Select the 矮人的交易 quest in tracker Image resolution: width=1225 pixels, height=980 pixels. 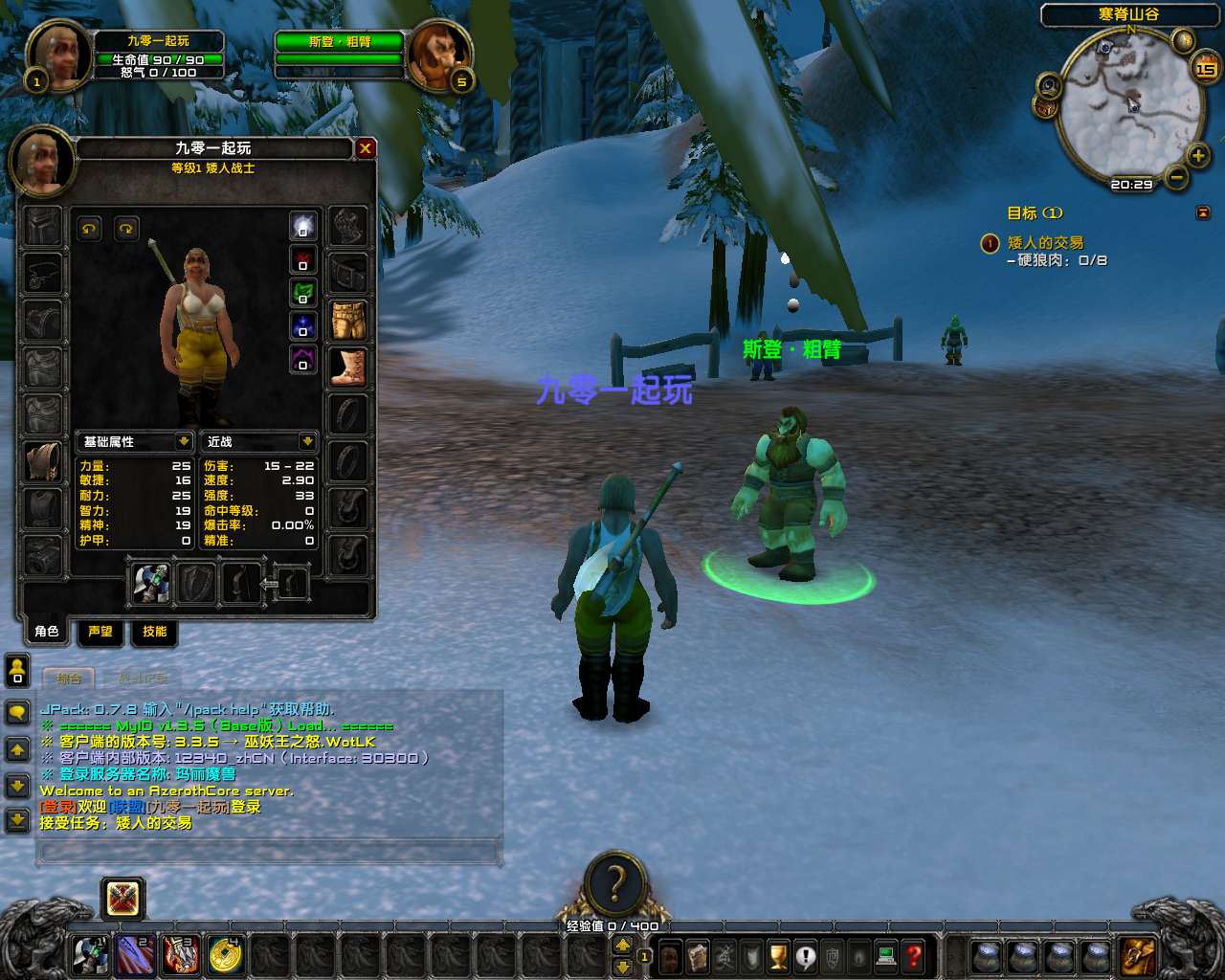(1045, 243)
